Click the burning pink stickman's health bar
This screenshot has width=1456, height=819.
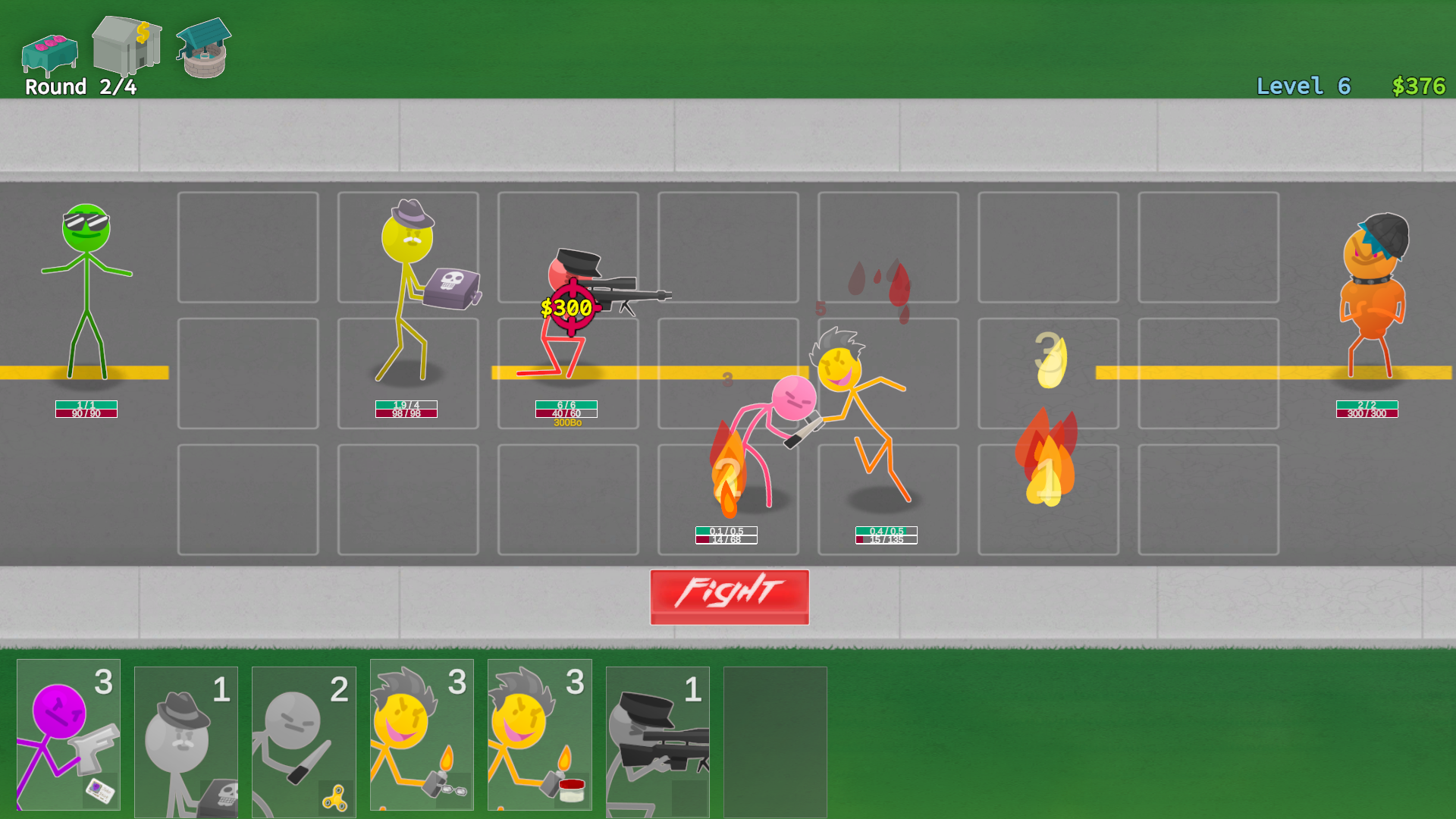[x=726, y=533]
